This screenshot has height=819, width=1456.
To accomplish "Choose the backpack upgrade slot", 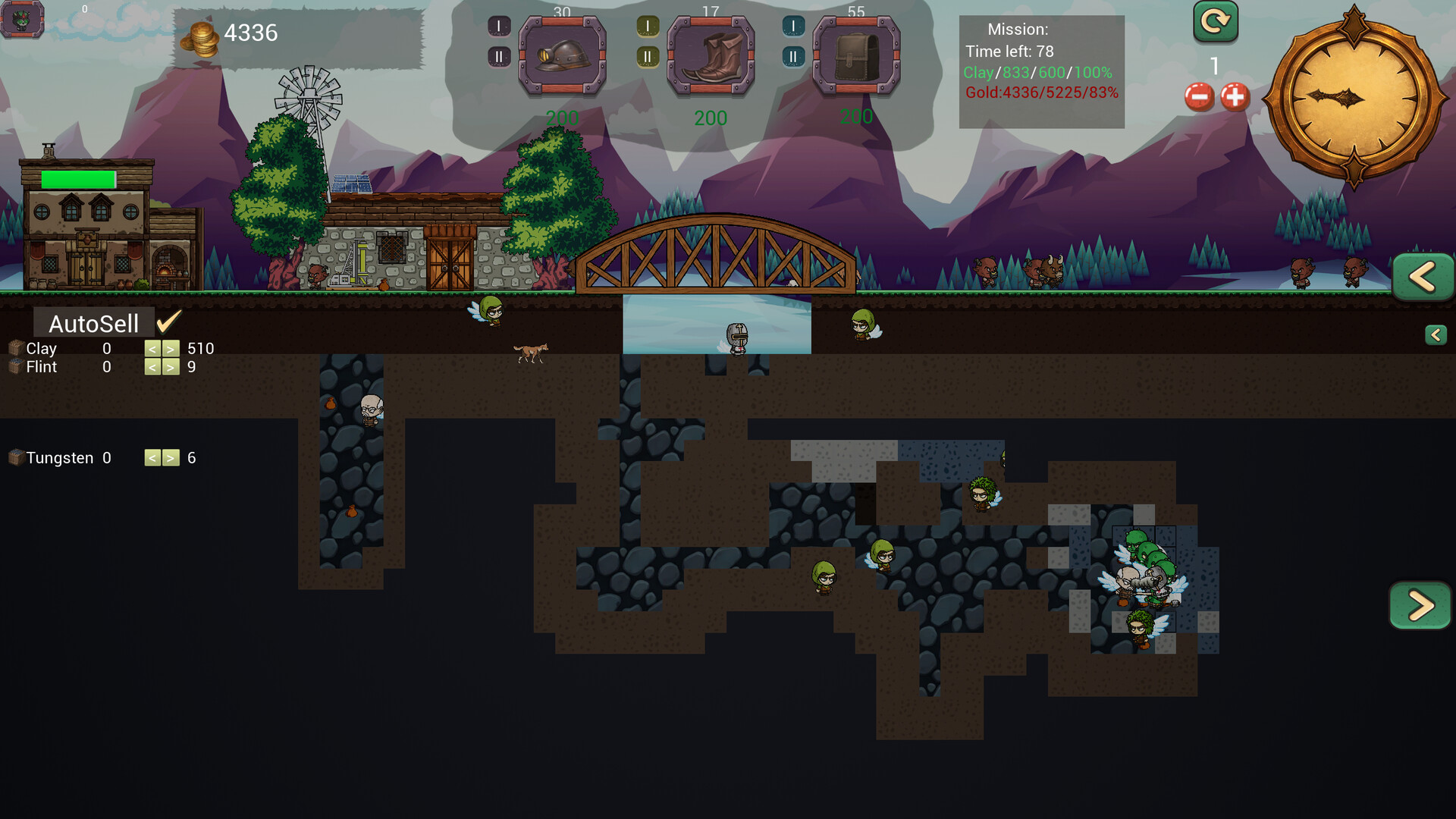I will click(x=856, y=57).
